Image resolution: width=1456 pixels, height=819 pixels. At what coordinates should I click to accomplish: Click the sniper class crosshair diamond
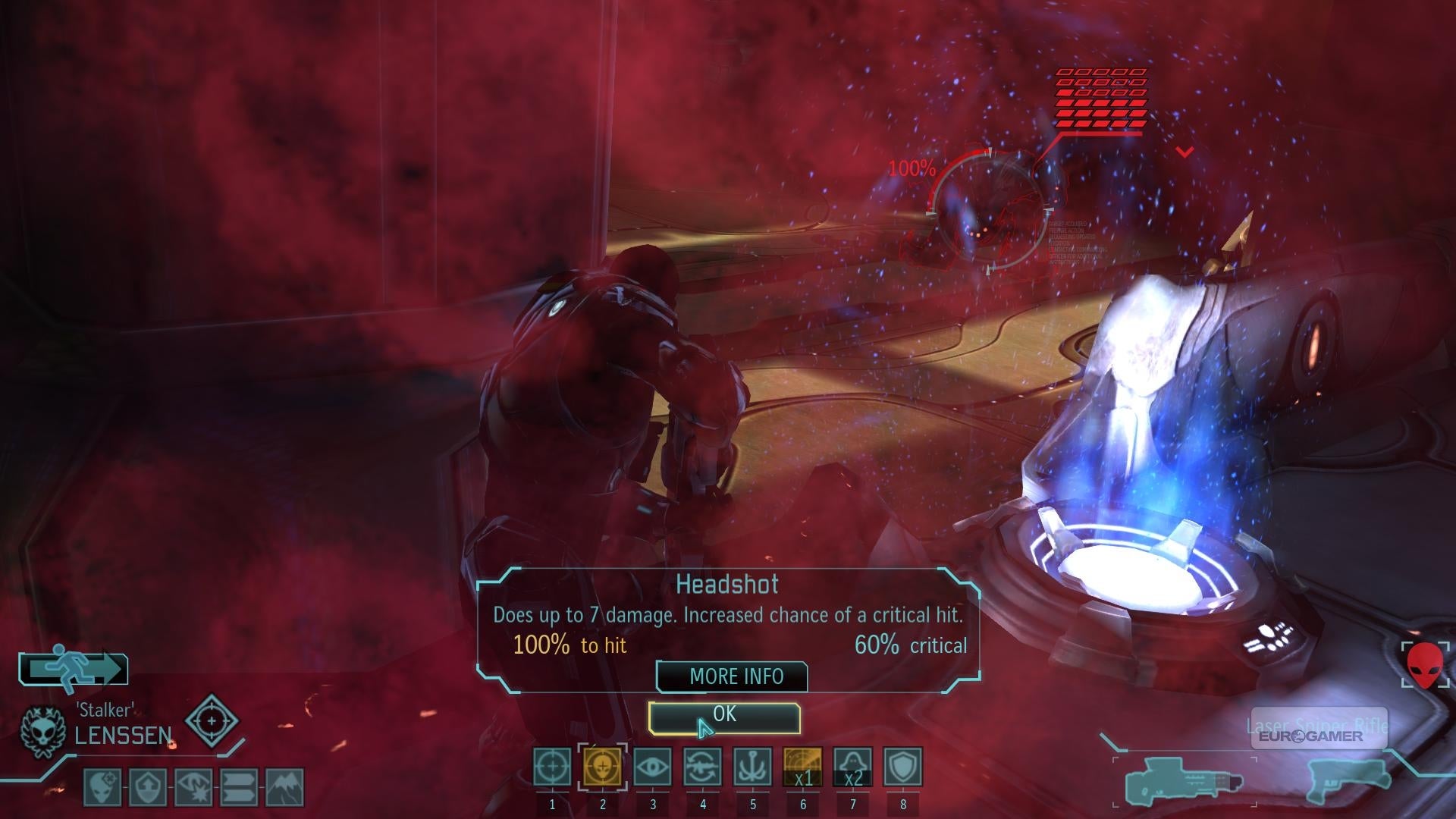point(212,720)
